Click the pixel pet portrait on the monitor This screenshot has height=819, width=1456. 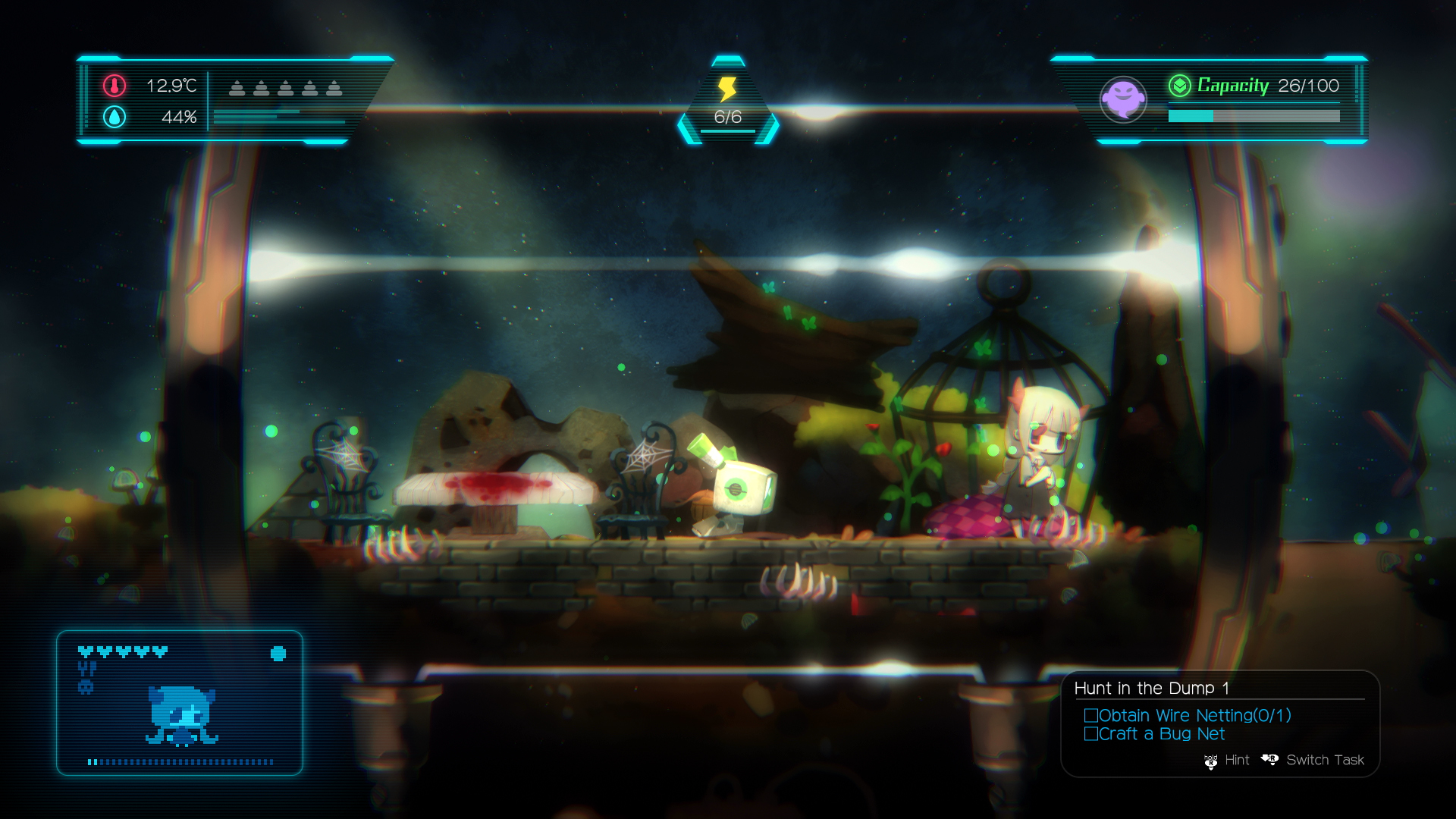coord(180,715)
